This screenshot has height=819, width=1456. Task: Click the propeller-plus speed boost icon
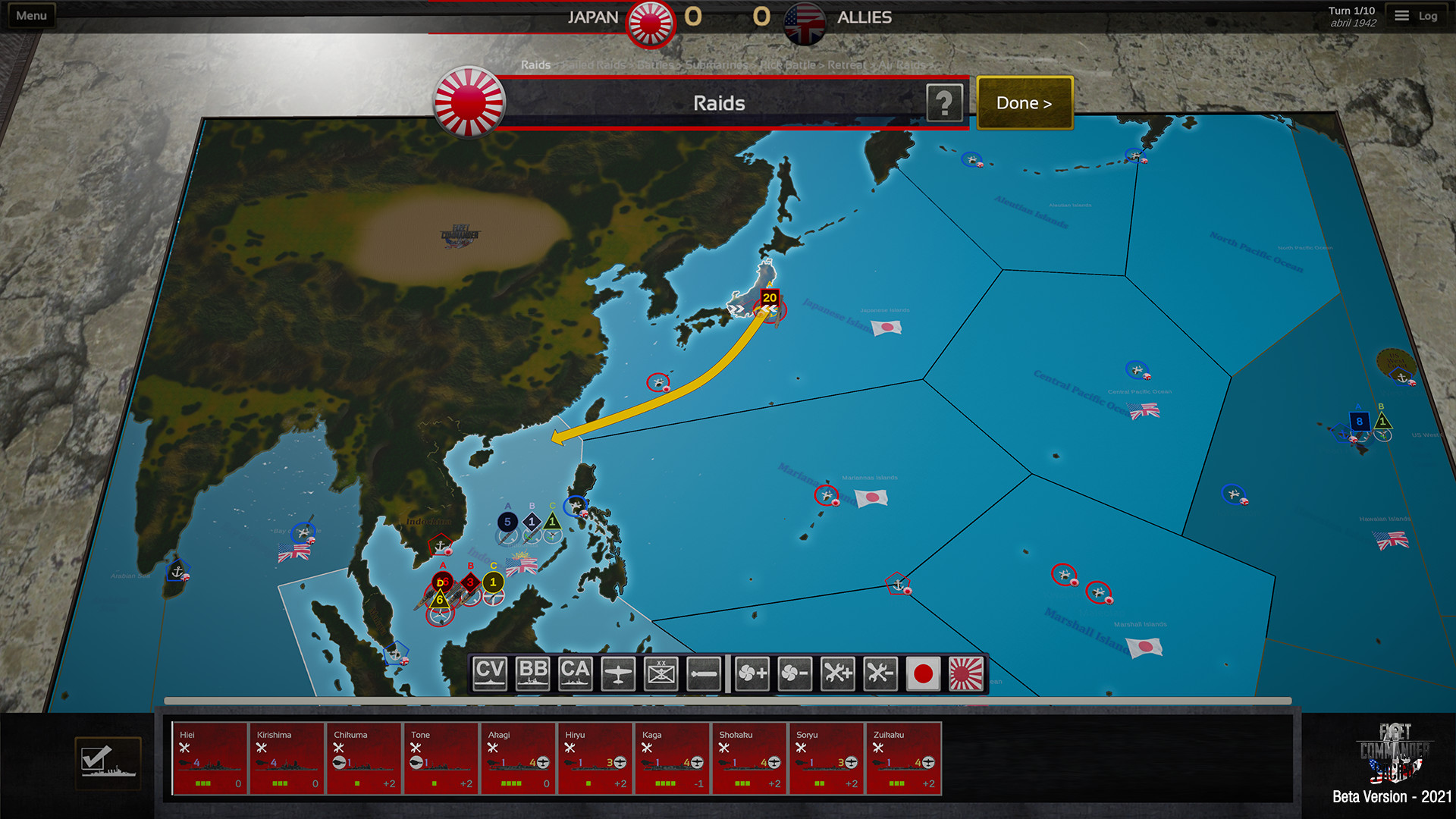pos(751,673)
